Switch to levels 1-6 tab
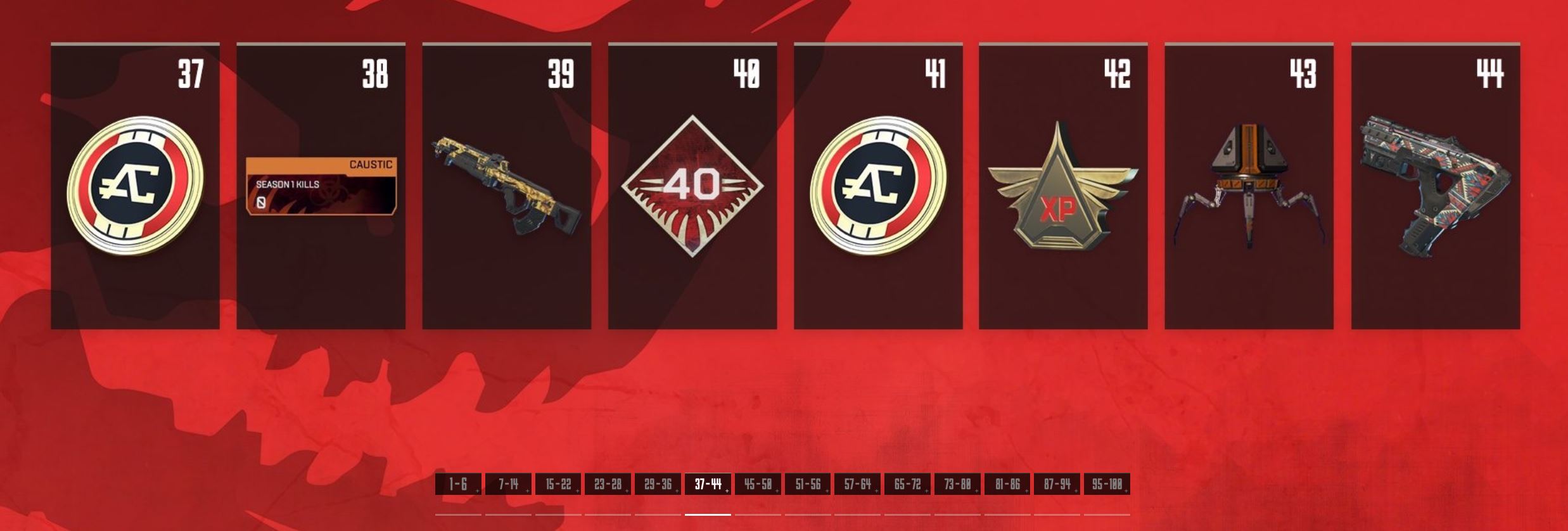Screen dimensions: 1568x531 click(458, 485)
